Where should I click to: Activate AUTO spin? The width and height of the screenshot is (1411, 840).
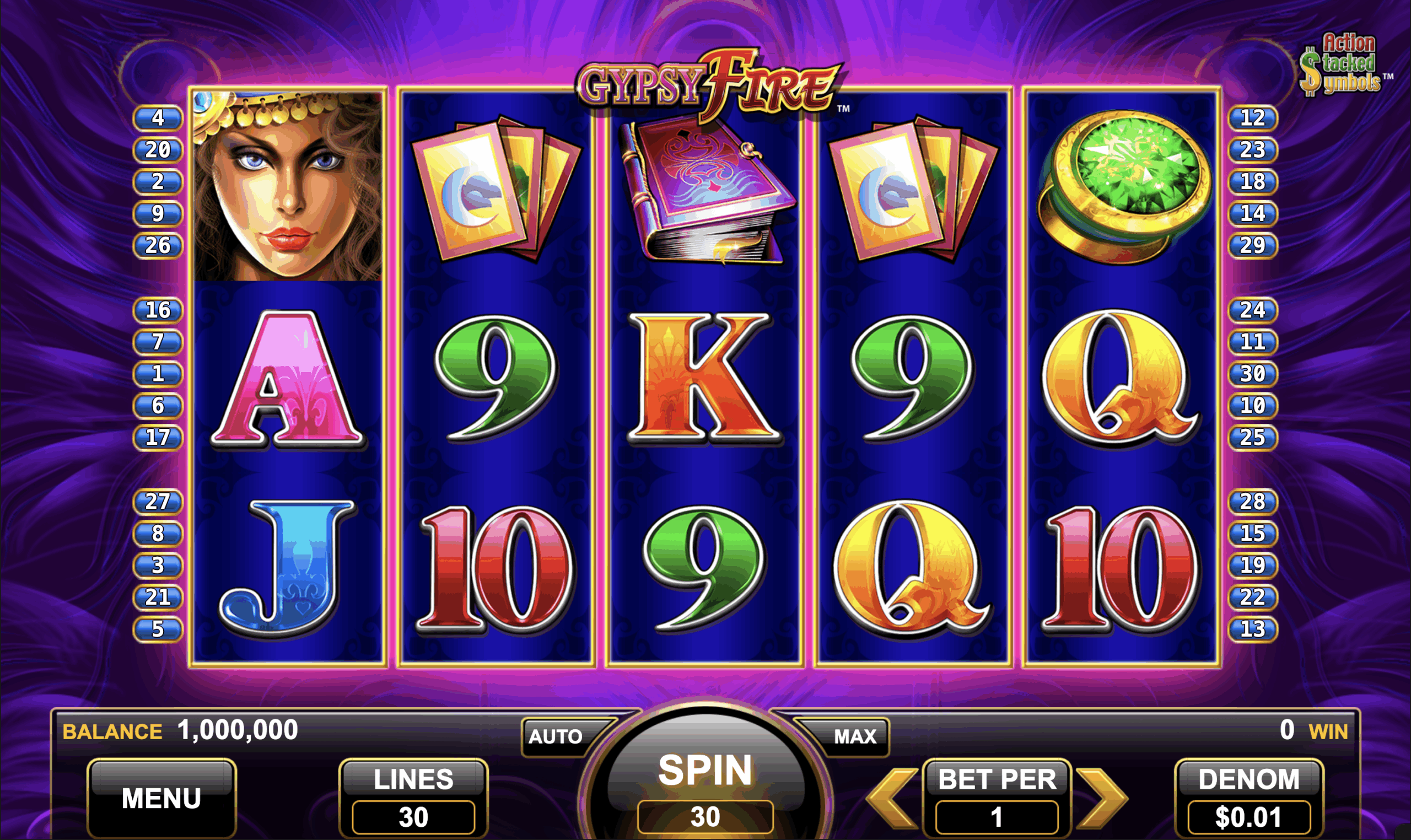point(556,736)
